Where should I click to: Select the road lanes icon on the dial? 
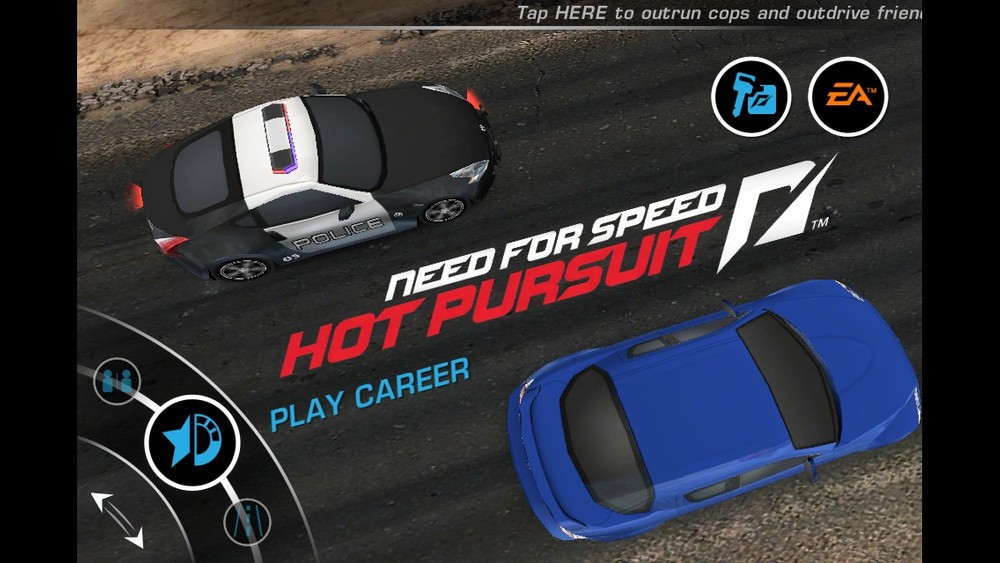pos(246,521)
